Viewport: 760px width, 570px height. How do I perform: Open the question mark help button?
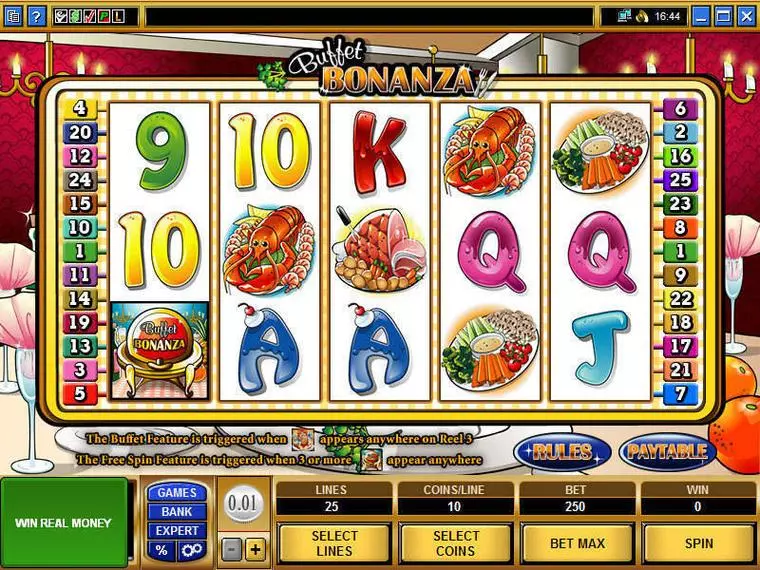pos(35,16)
